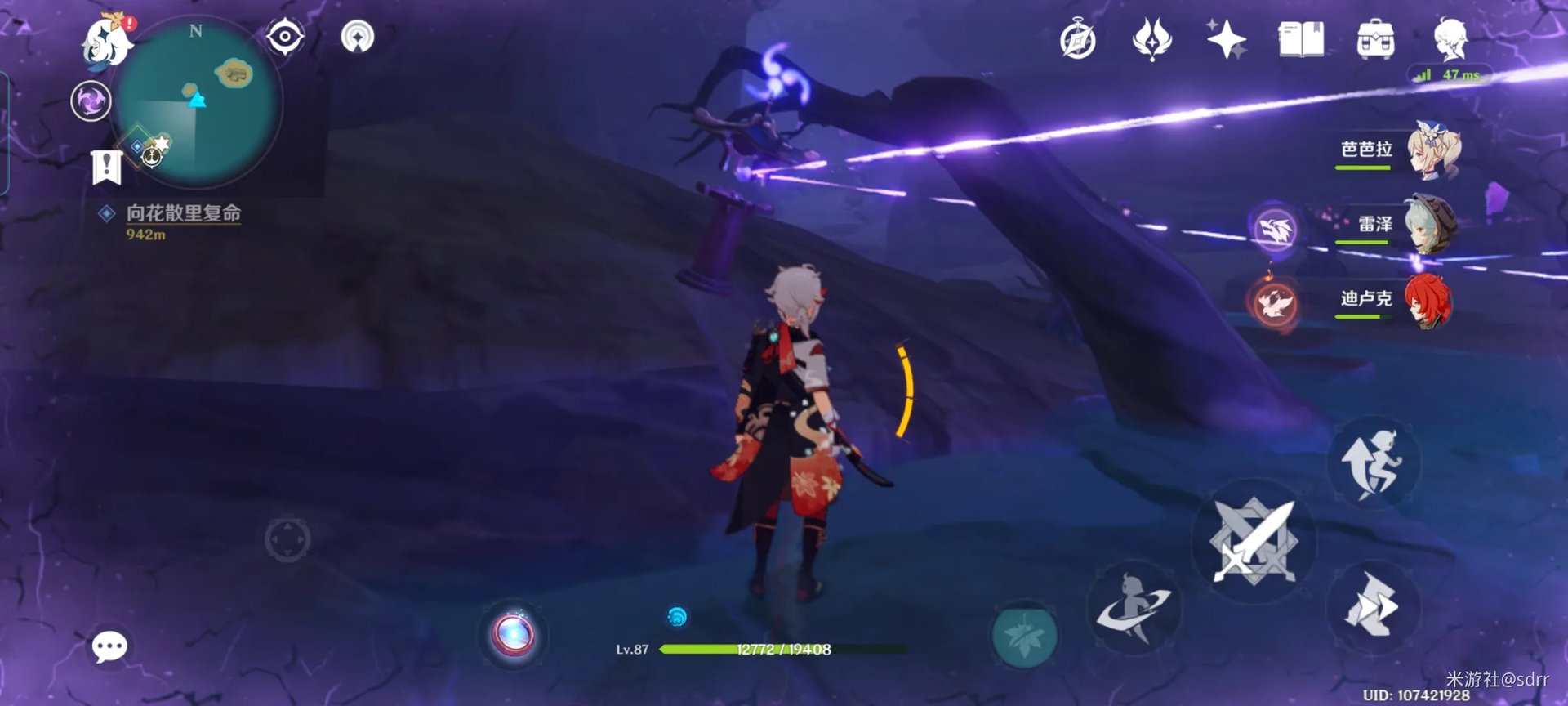Screen dimensions: 1568x706
Task: Use Kazuha's elemental skill
Action: coord(1134,609)
